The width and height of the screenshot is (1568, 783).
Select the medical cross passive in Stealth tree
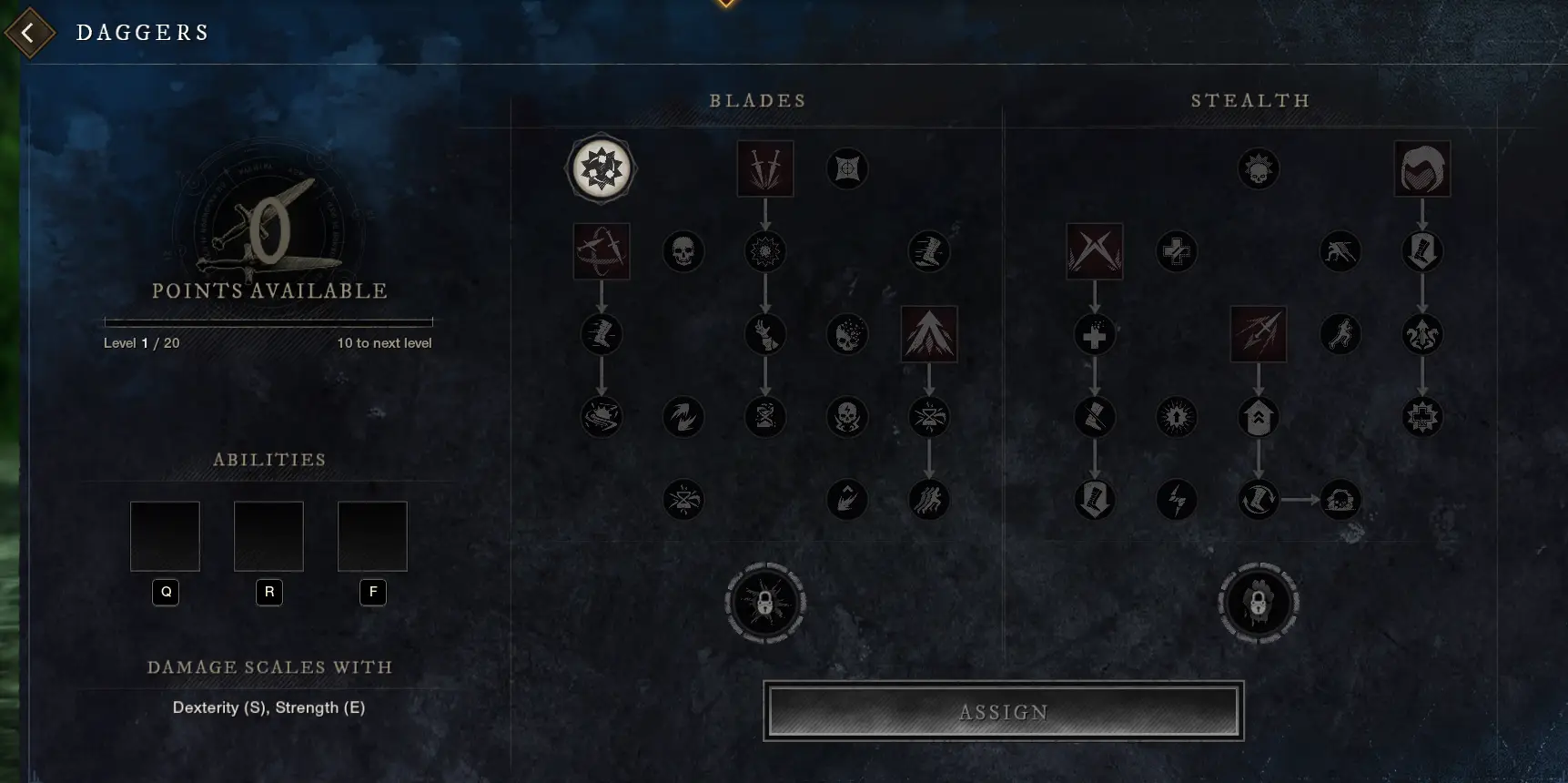[x=1177, y=251]
